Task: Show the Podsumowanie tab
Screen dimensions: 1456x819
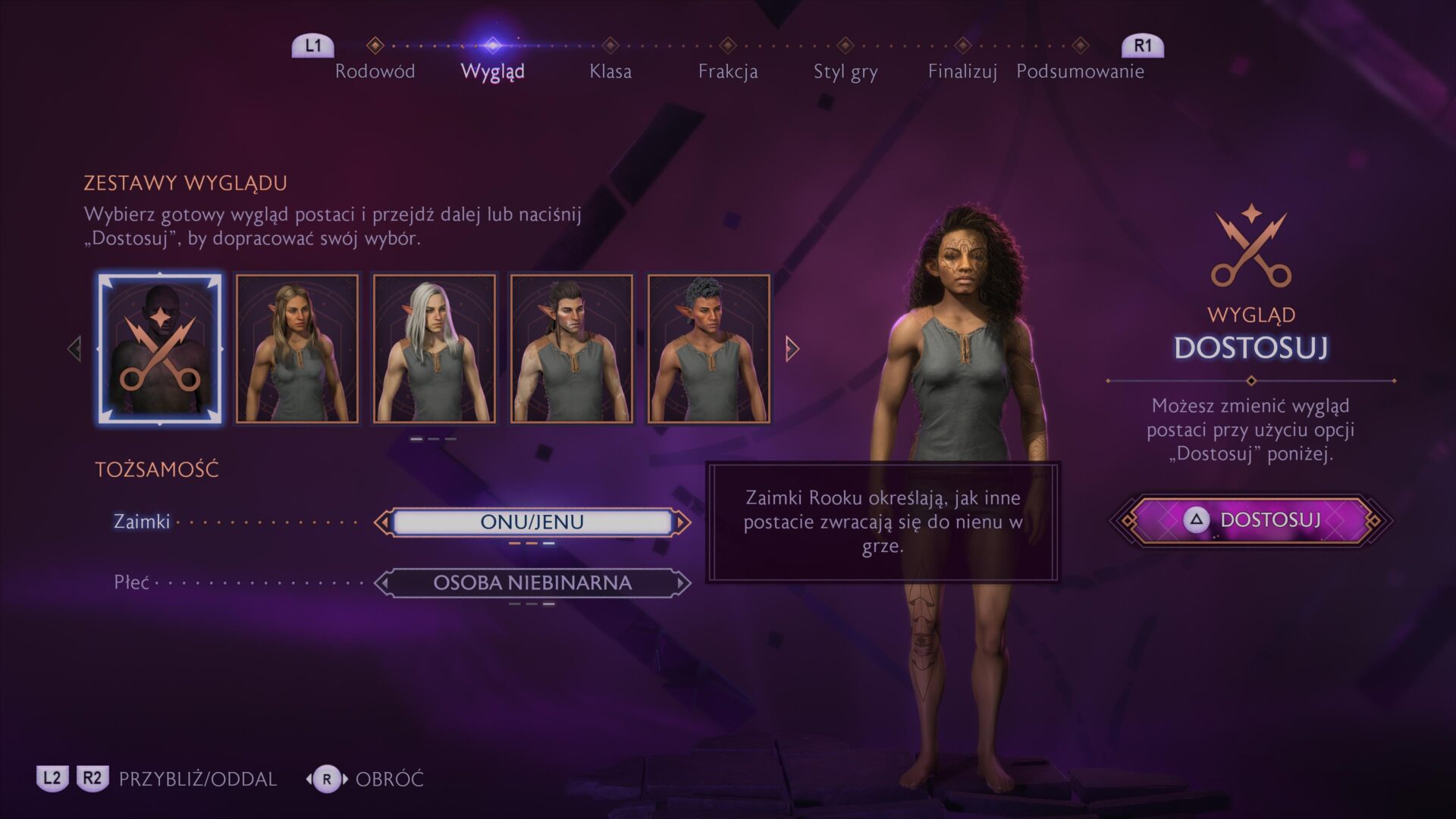Action: [1080, 71]
